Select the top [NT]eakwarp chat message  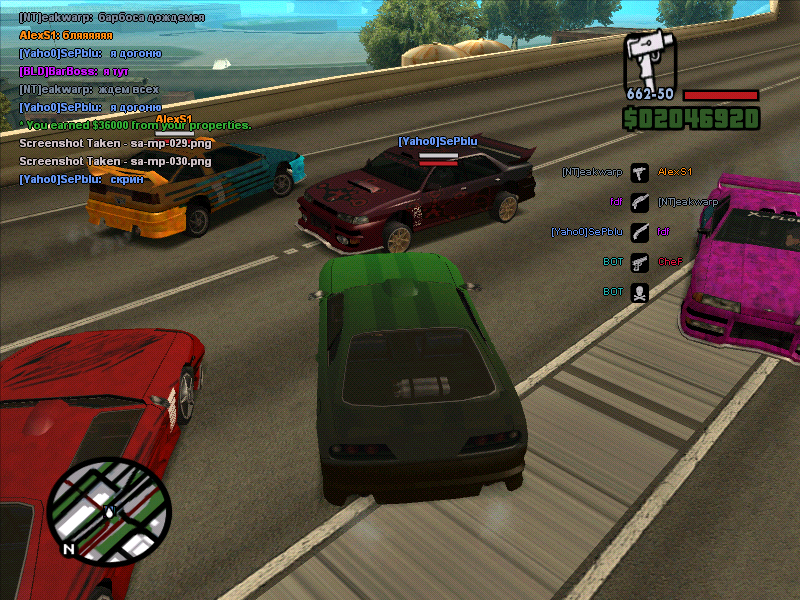coord(111,17)
